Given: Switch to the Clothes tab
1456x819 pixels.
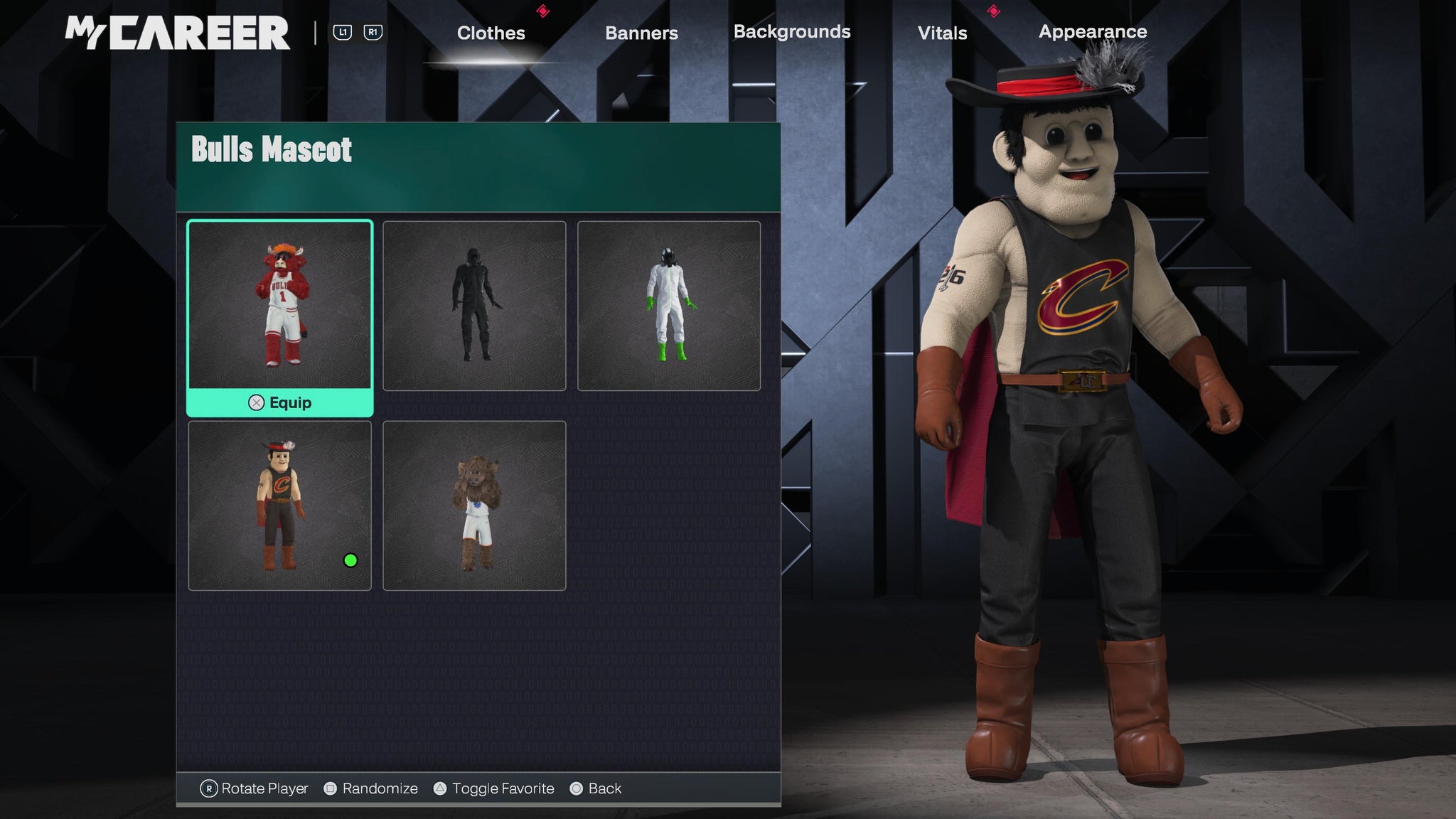Looking at the screenshot, I should 491,33.
